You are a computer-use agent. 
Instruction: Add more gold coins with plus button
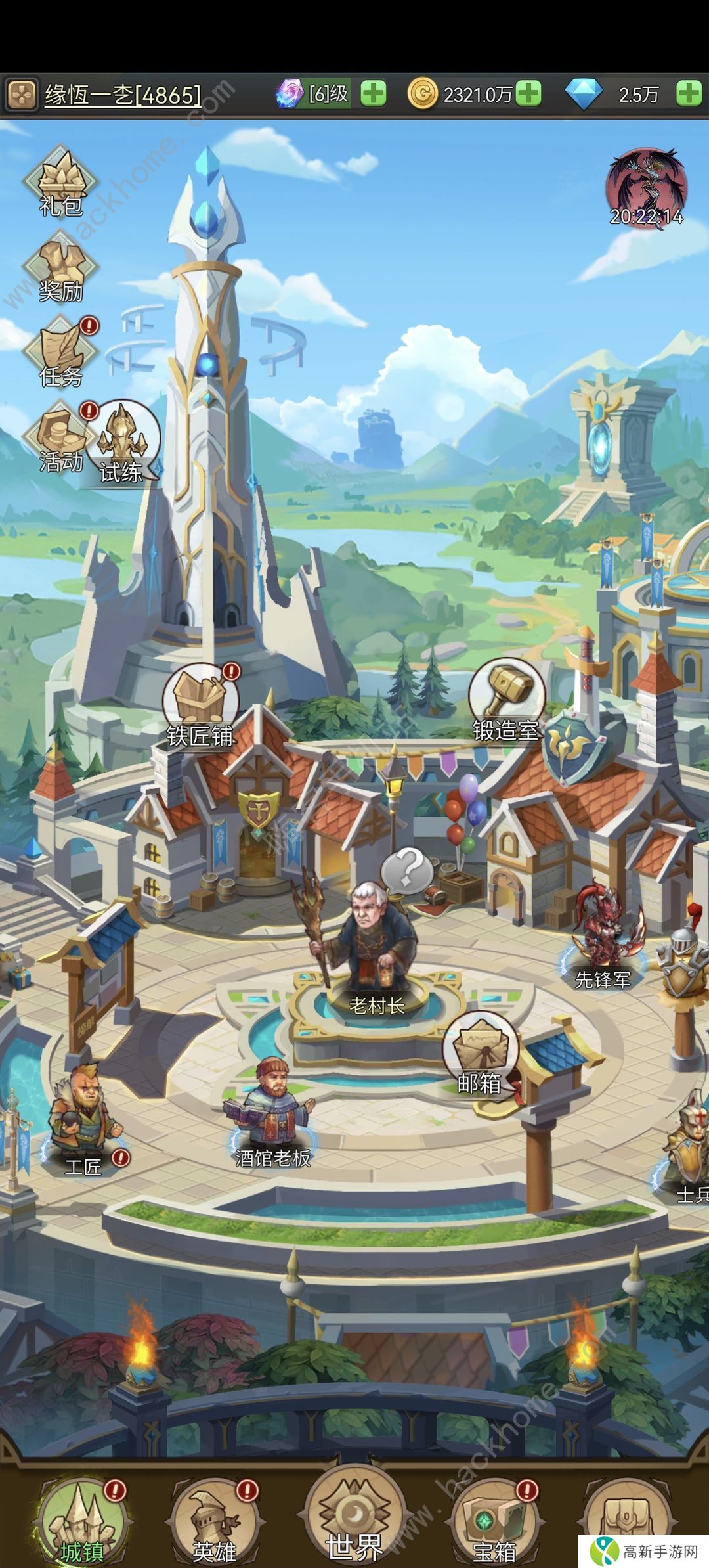(528, 94)
